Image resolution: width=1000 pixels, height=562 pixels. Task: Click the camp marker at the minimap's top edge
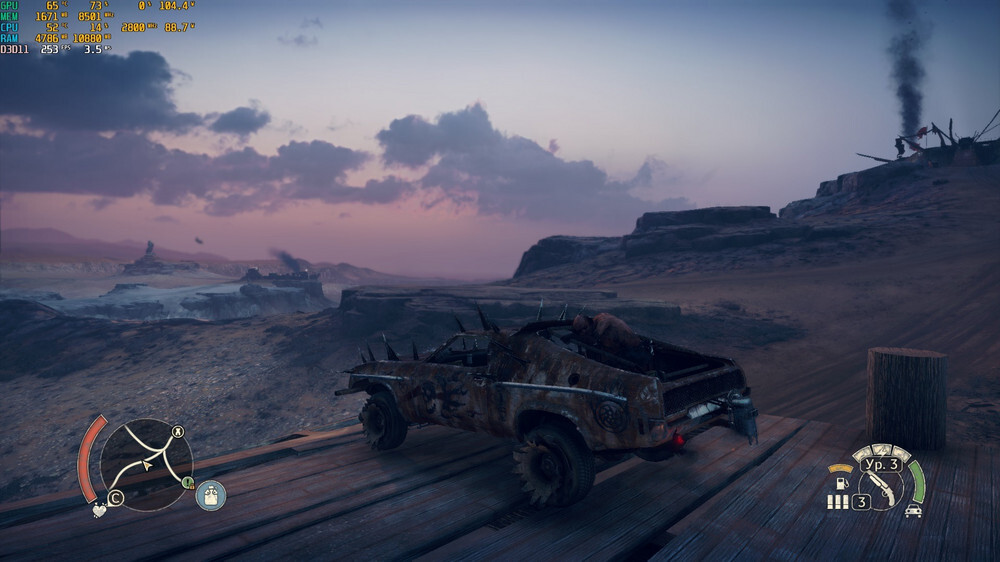click(178, 432)
